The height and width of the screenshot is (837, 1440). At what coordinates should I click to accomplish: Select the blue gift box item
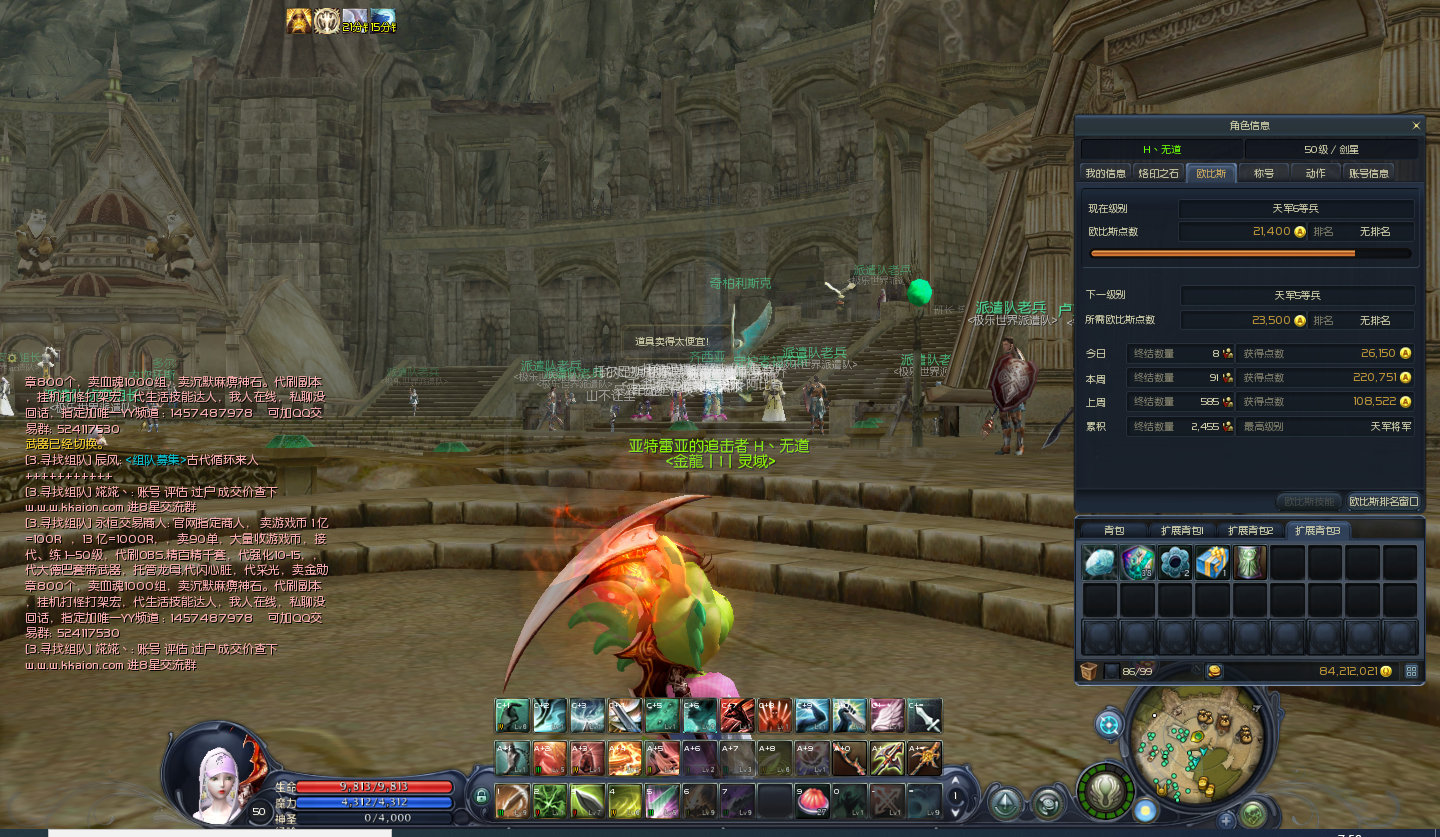[1212, 563]
